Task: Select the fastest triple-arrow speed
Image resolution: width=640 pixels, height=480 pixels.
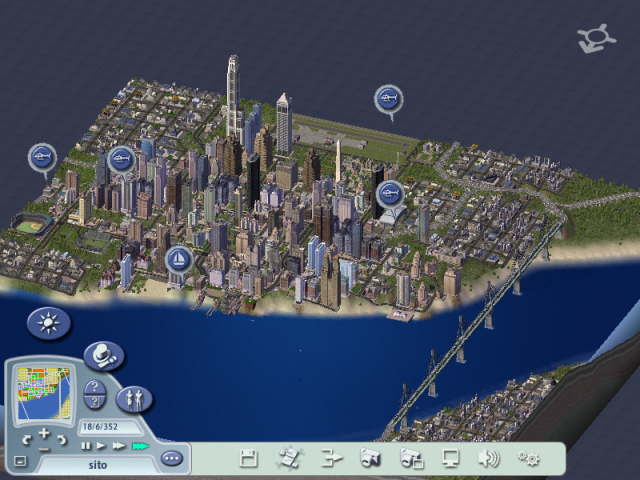Action: coord(140,445)
